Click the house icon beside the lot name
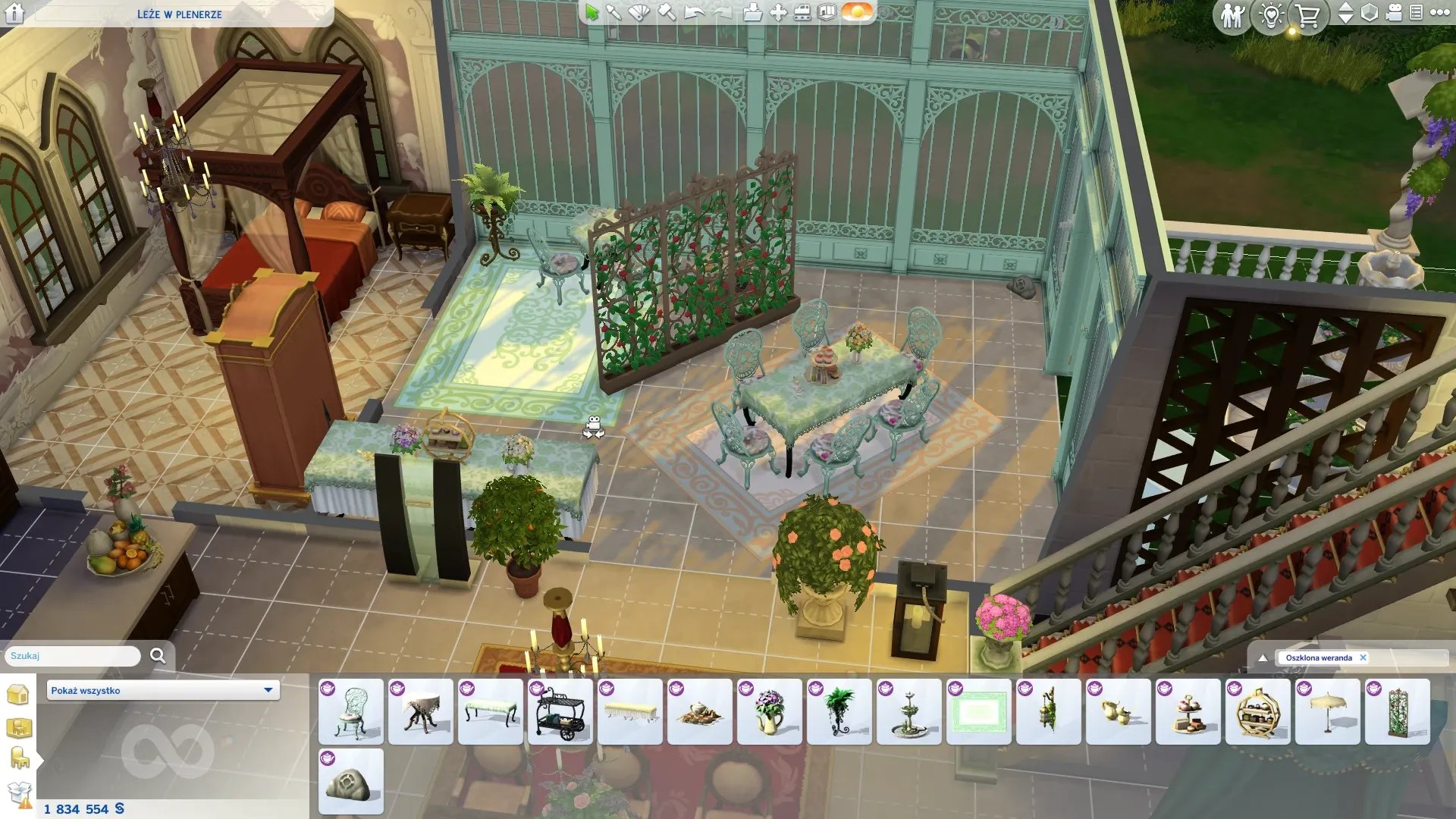The height and width of the screenshot is (819, 1456). 14,13
